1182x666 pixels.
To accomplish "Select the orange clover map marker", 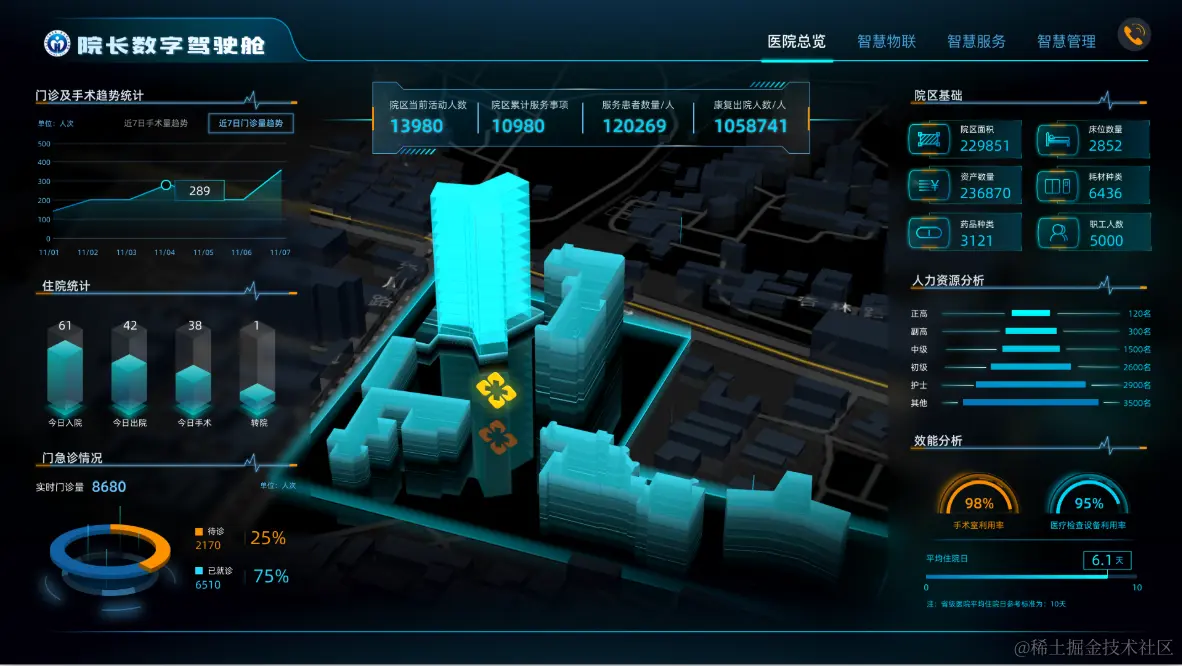I will click(495, 436).
